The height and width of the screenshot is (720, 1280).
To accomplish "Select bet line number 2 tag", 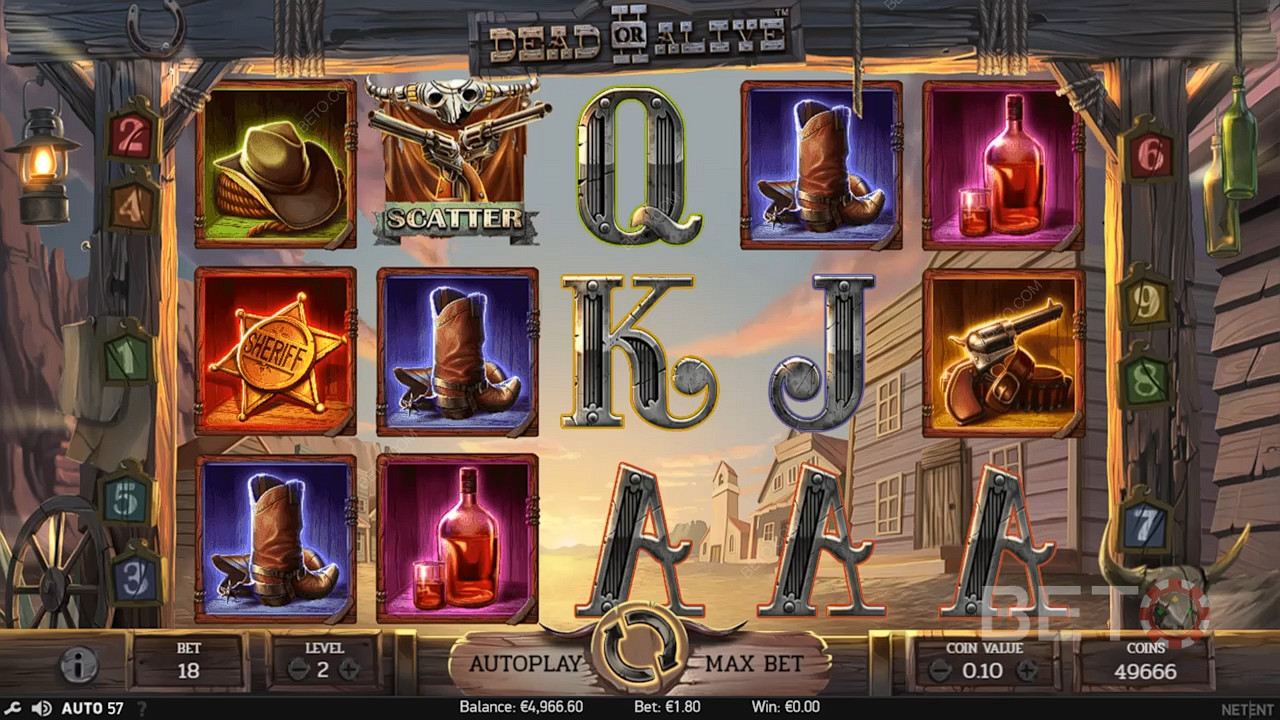I will [x=132, y=136].
